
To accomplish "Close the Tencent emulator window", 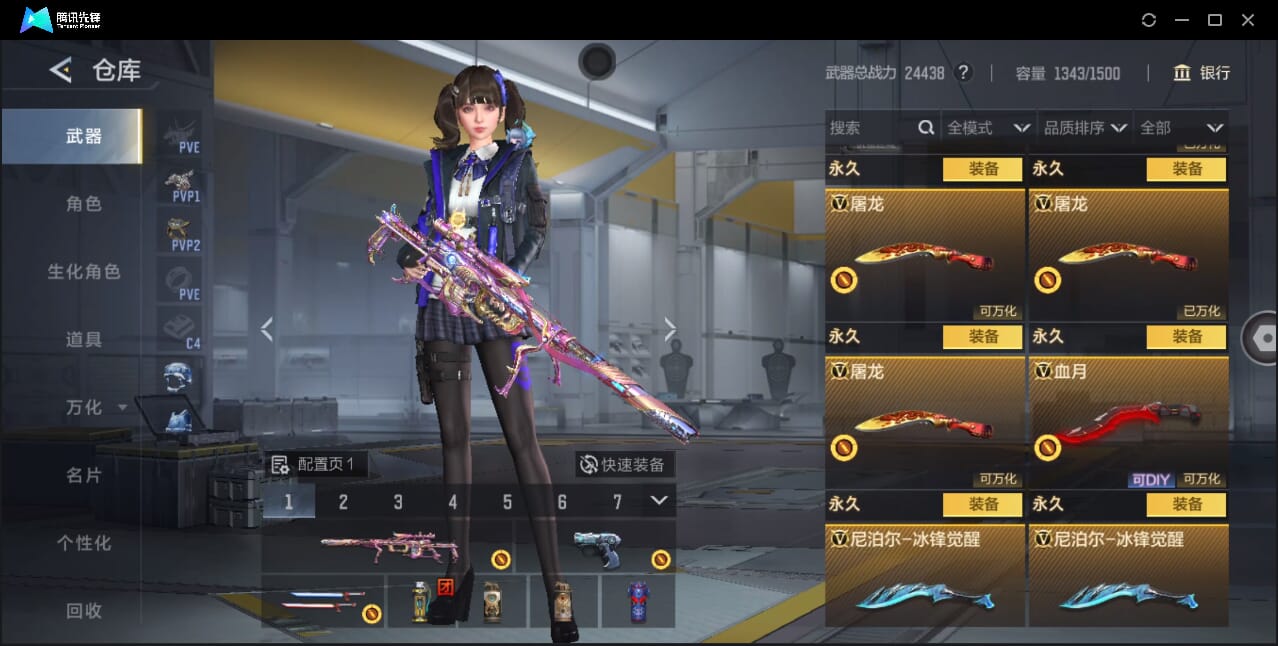I will tap(1247, 20).
